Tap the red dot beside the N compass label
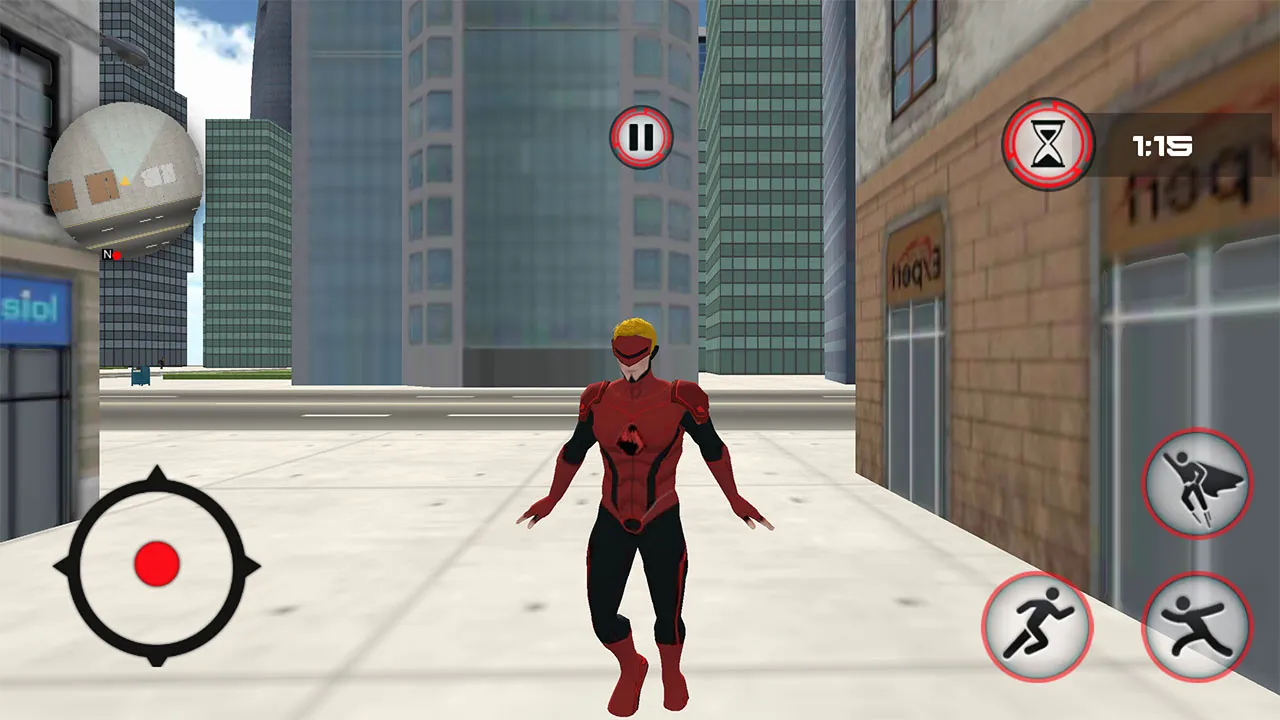 [x=117, y=255]
